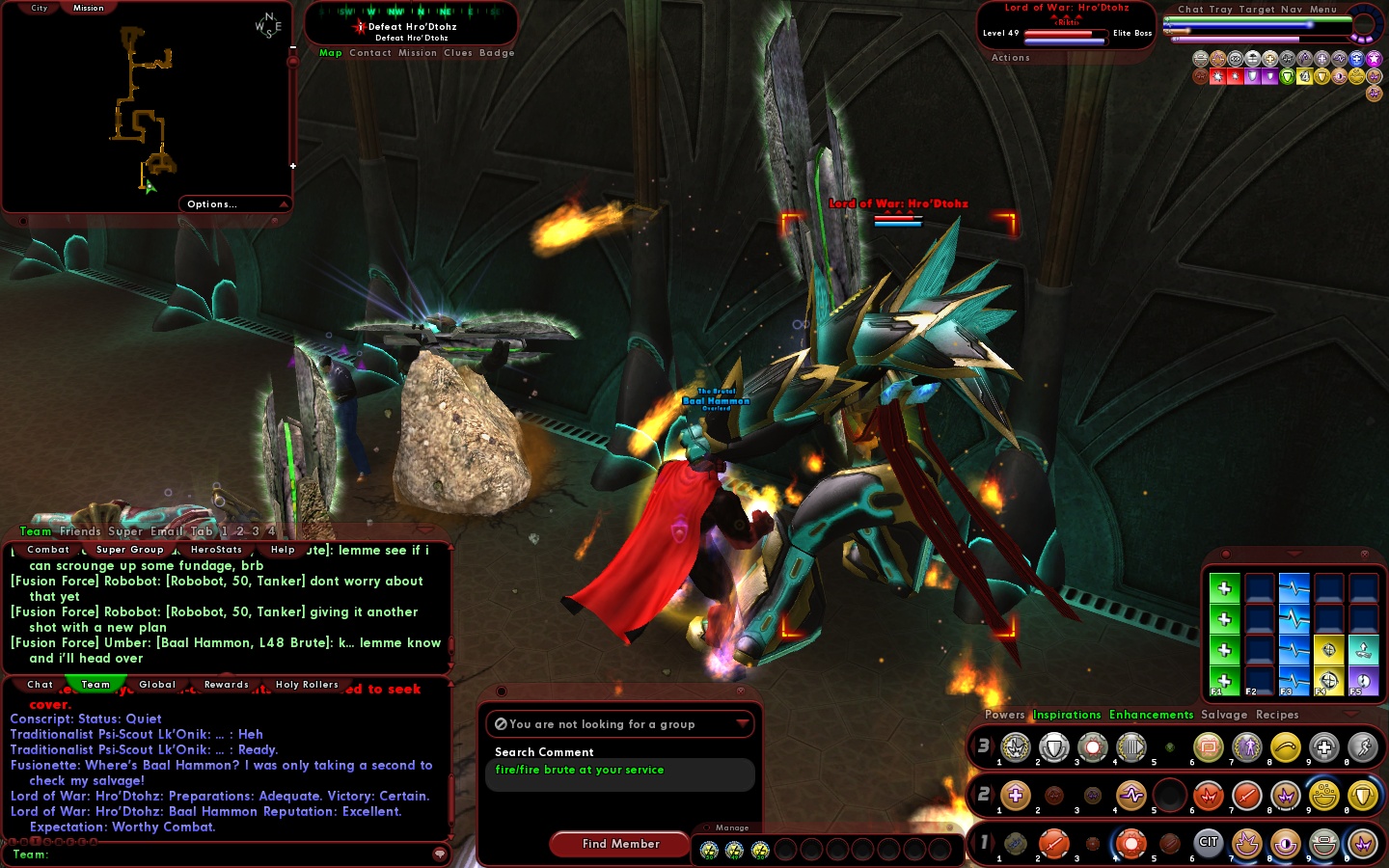Open the Manage tray option
Image resolution: width=1389 pixels, height=868 pixels.
[732, 827]
